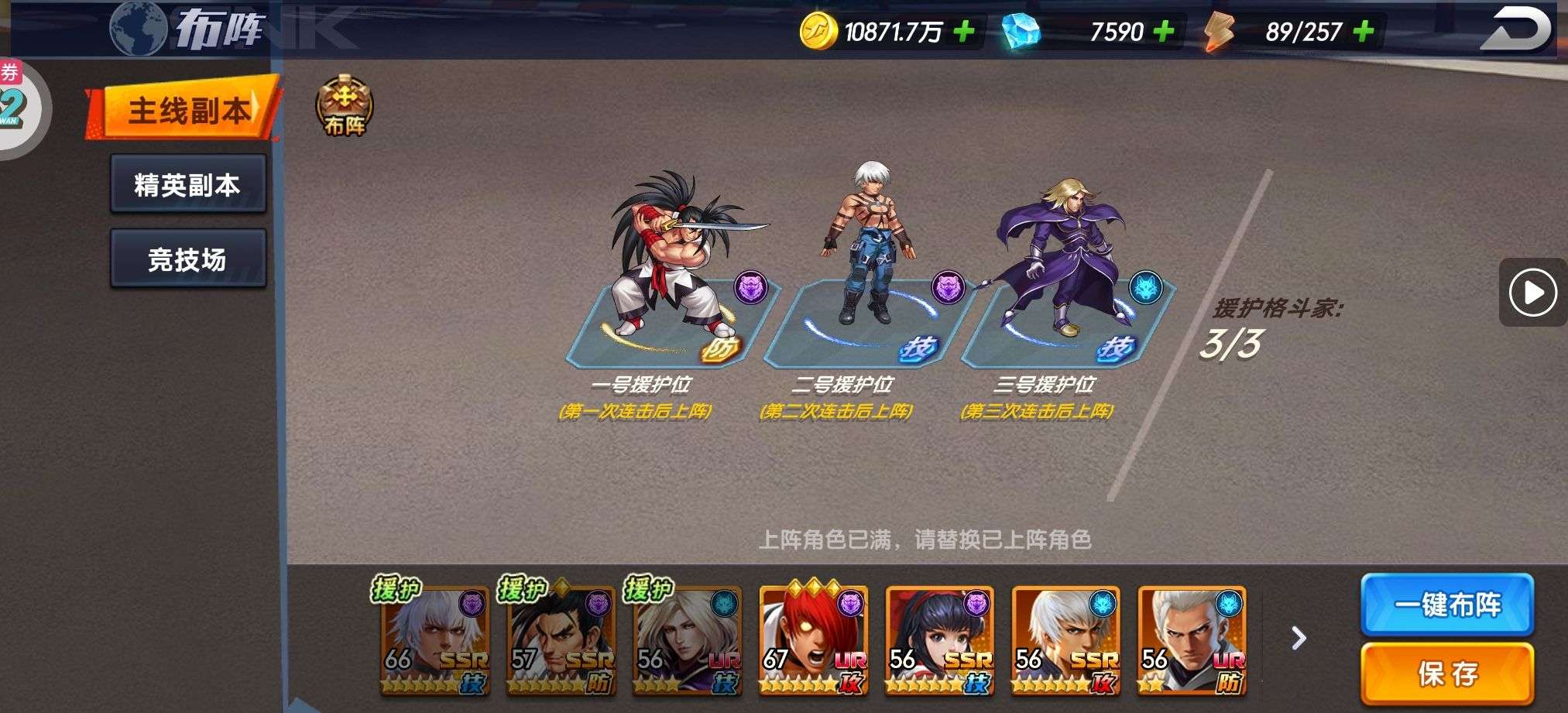Add more gold coins with the plus
Viewport: 1568px width, 713px height.
(x=964, y=32)
